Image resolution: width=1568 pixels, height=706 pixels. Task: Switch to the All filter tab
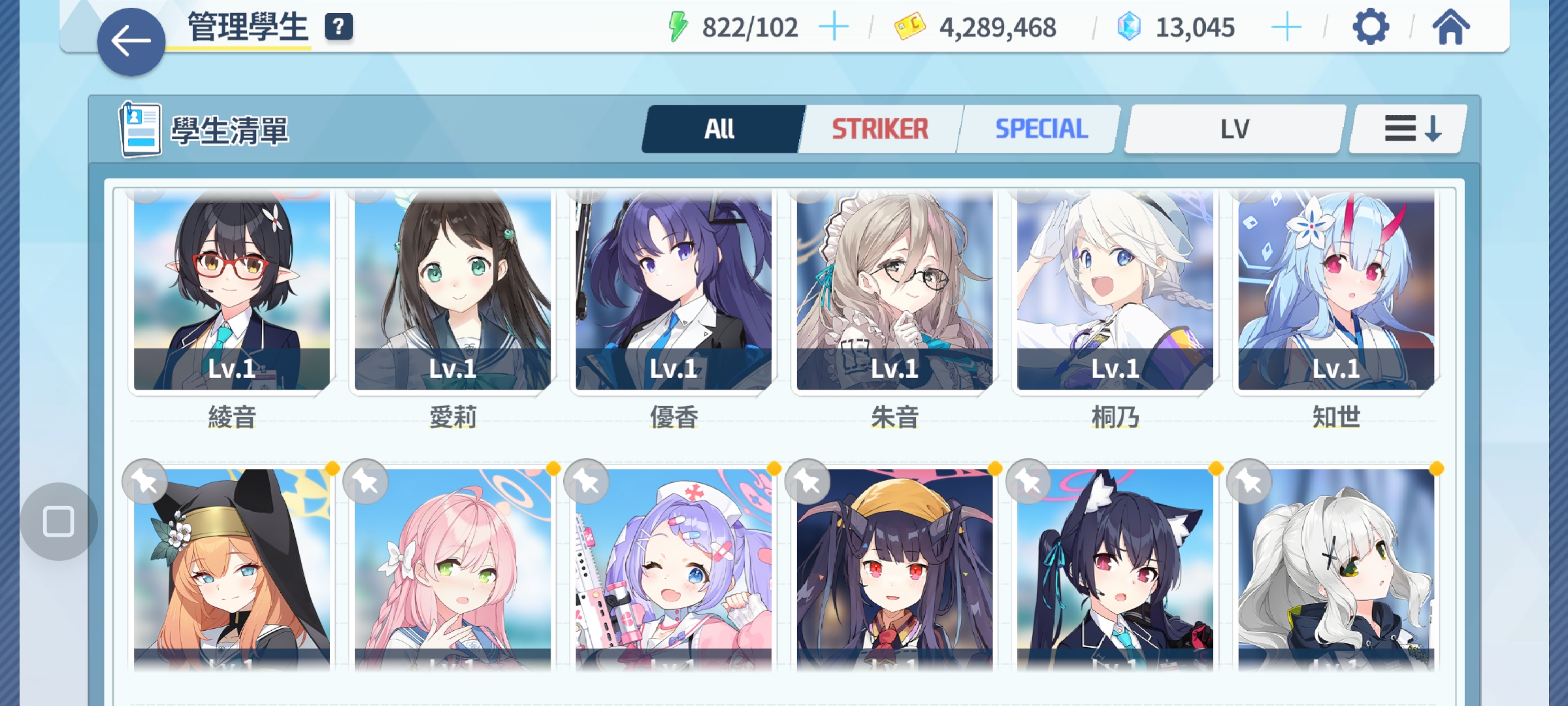(720, 129)
